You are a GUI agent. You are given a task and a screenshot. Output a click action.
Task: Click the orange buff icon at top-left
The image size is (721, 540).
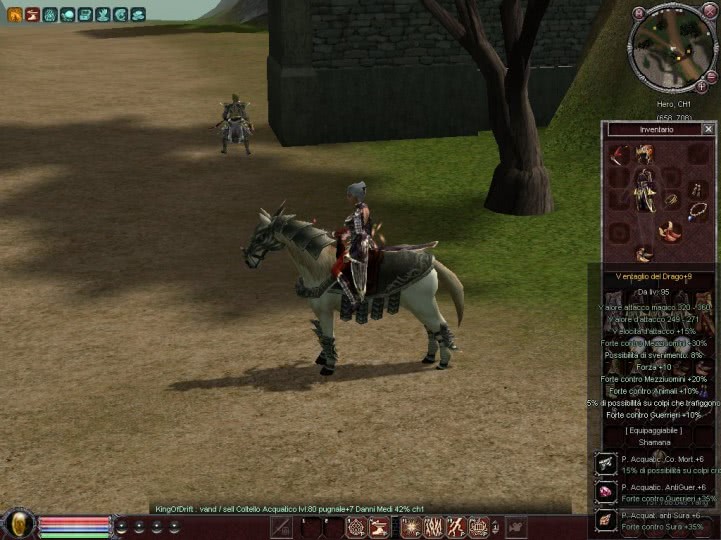tap(14, 14)
